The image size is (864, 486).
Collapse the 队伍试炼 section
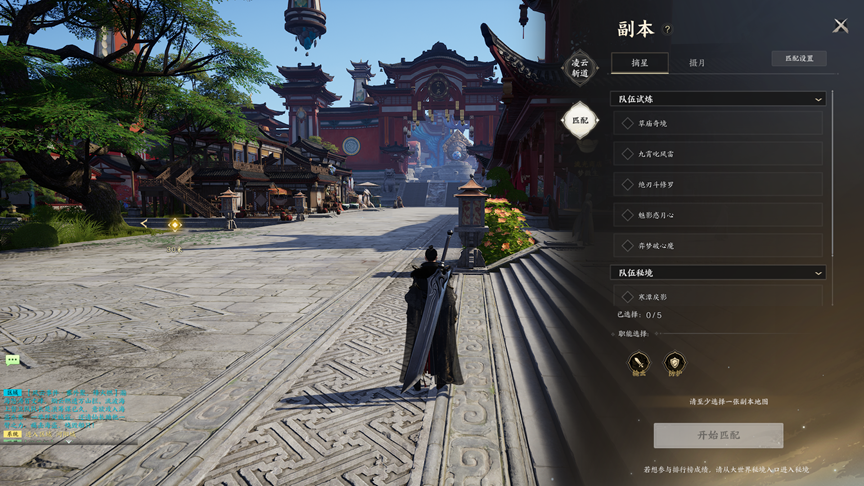point(818,99)
